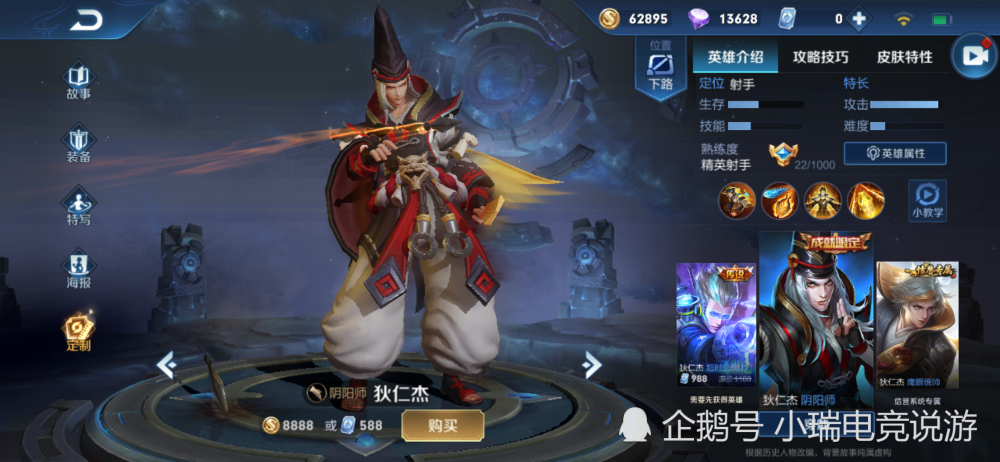The width and height of the screenshot is (1000, 462).
Task: Add more vouchers with plus button
Action: point(857,18)
